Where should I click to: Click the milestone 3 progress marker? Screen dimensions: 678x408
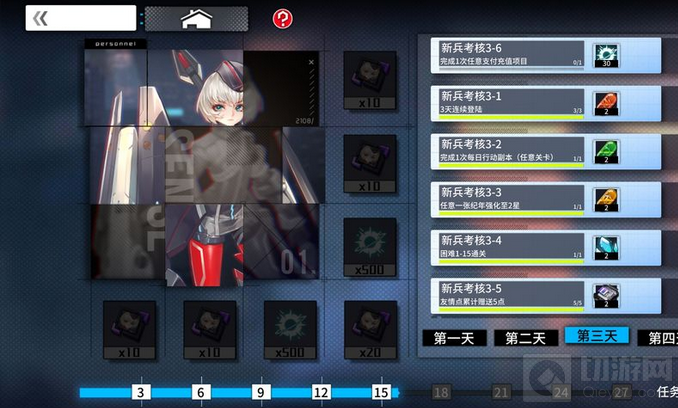tap(141, 394)
